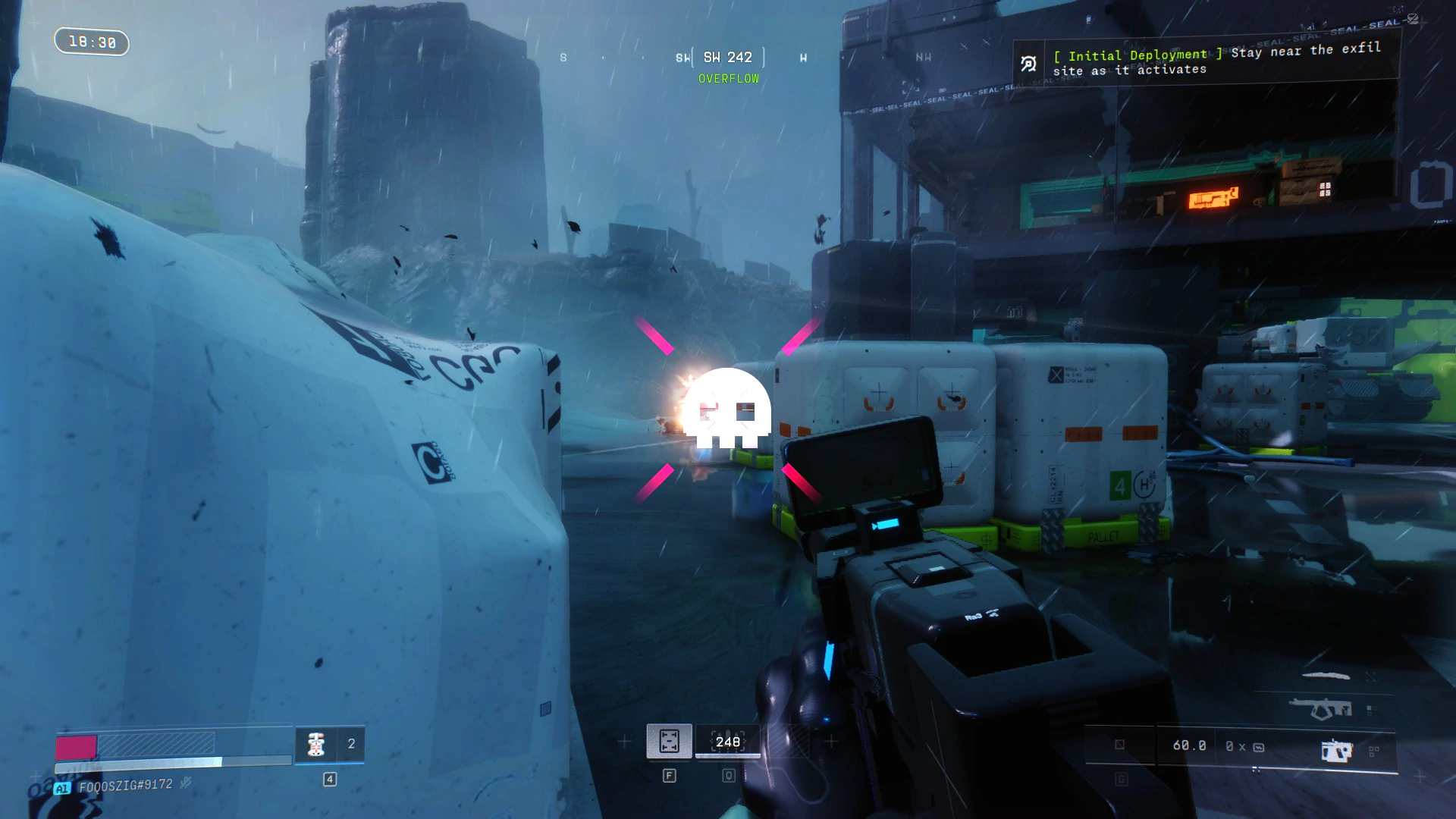This screenshot has width=1456, height=819.
Task: Click the compass heading SW 242
Action: 727,58
